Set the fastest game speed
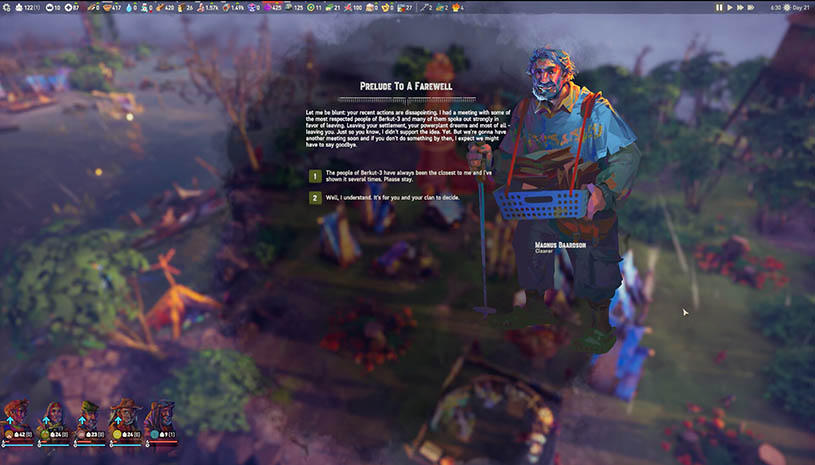 (x=750, y=7)
